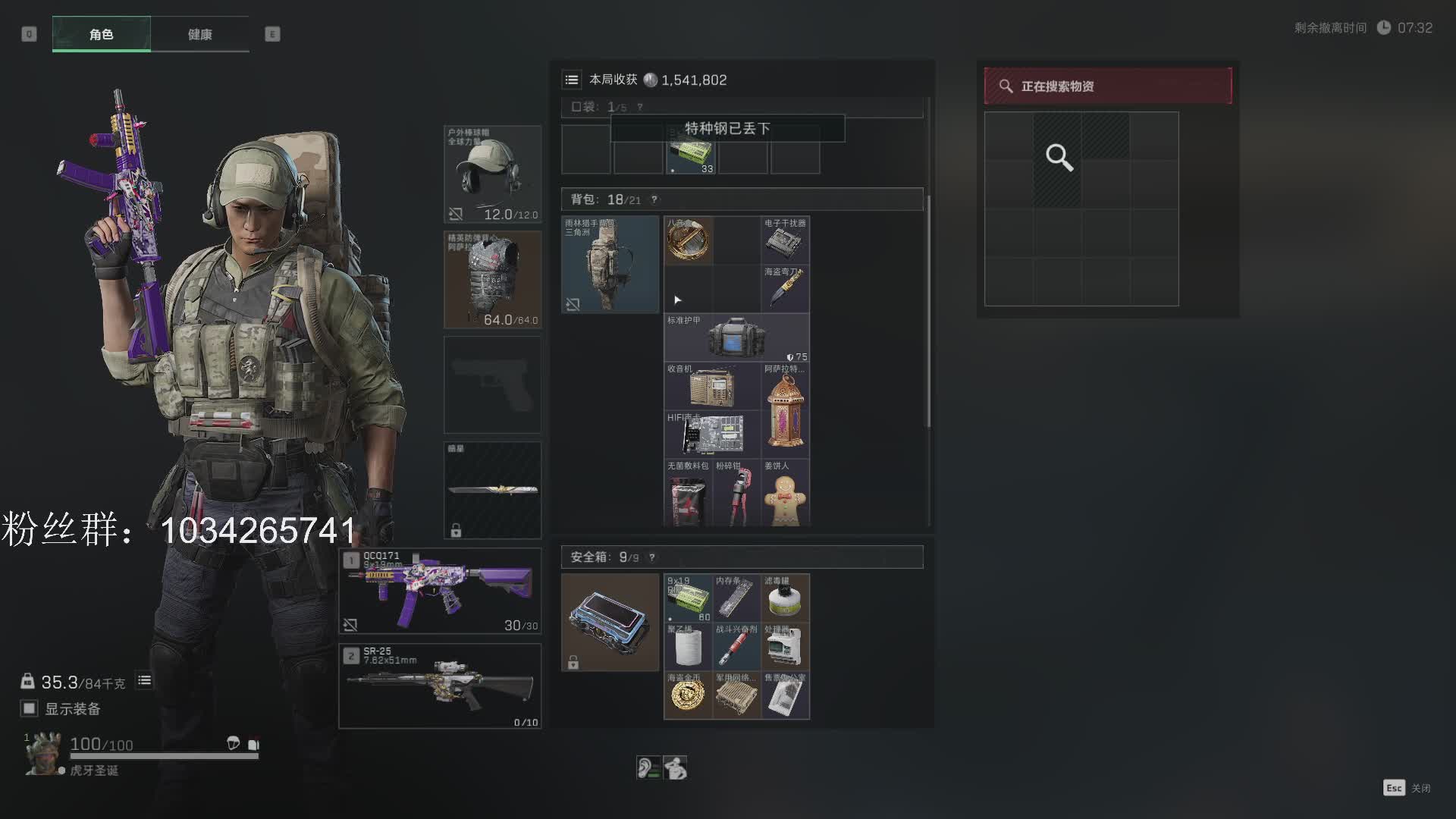This screenshot has height=819, width=1456.
Task: Switch to the 健康 tab
Action: pos(199,34)
